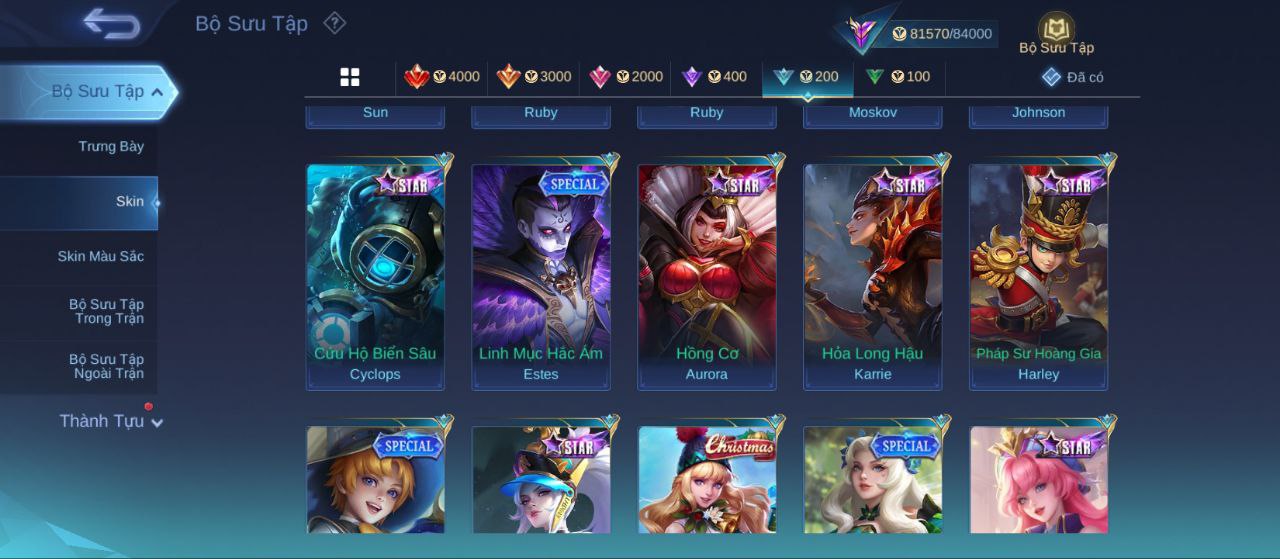Toggle the Đã có owned filter
Screen dimensions: 1280x559
point(1072,77)
